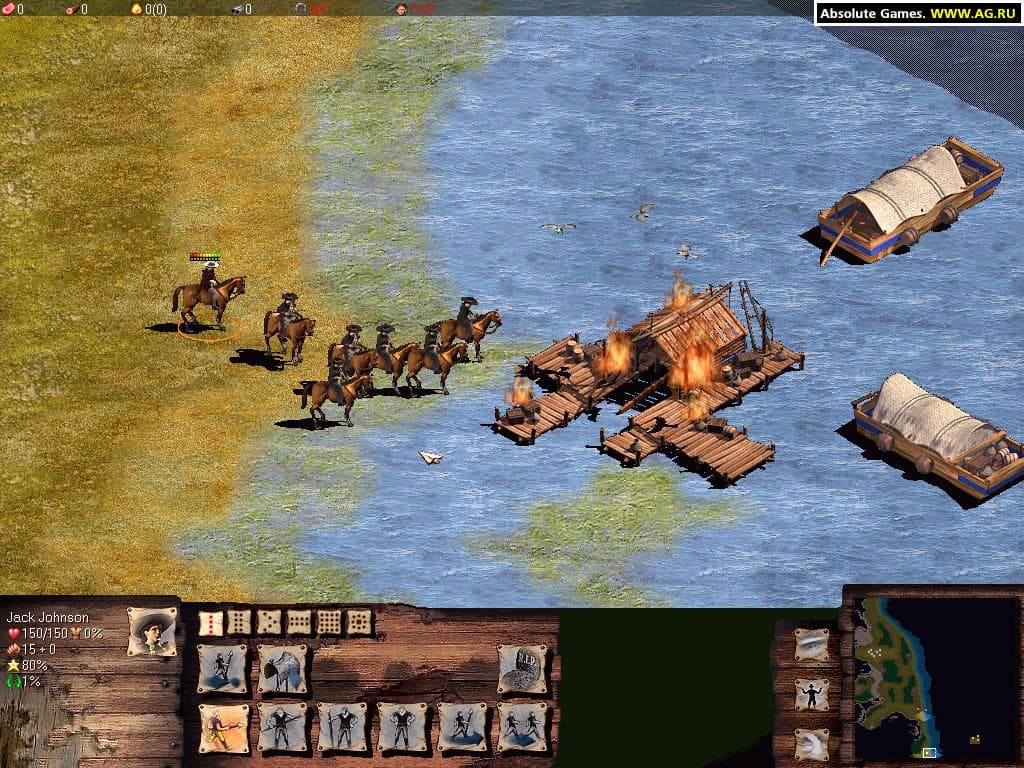Image resolution: width=1024 pixels, height=768 pixels.
Task: Click Jack Johnson's portrait
Action: [152, 631]
